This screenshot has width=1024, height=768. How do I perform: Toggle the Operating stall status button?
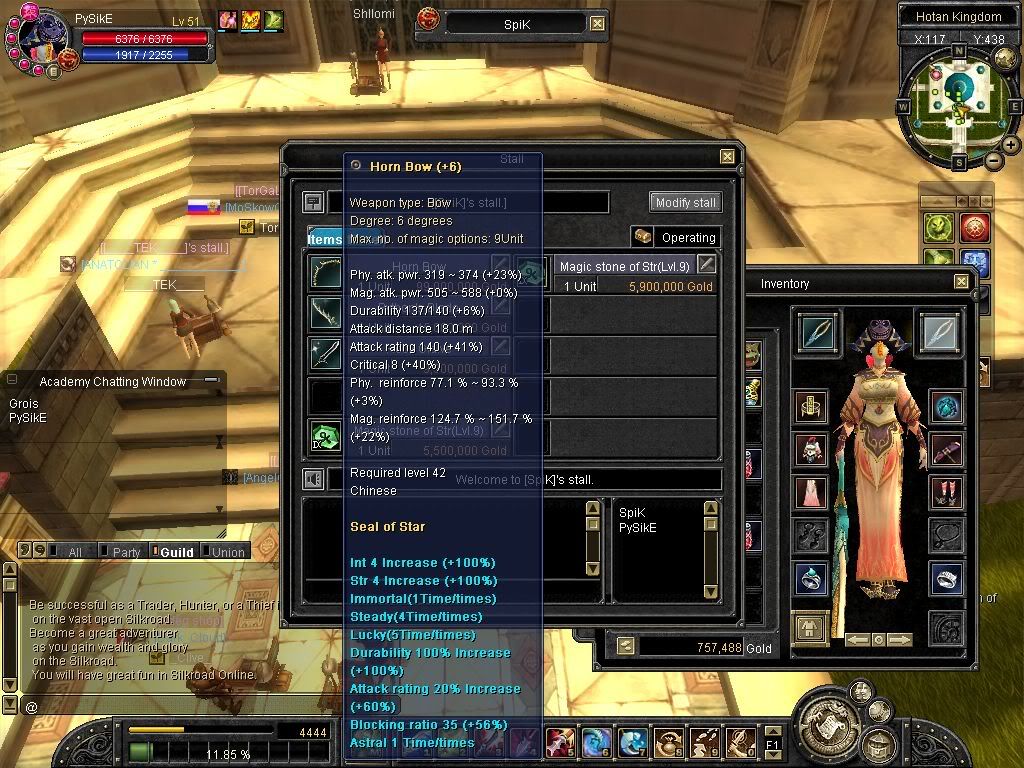point(676,237)
